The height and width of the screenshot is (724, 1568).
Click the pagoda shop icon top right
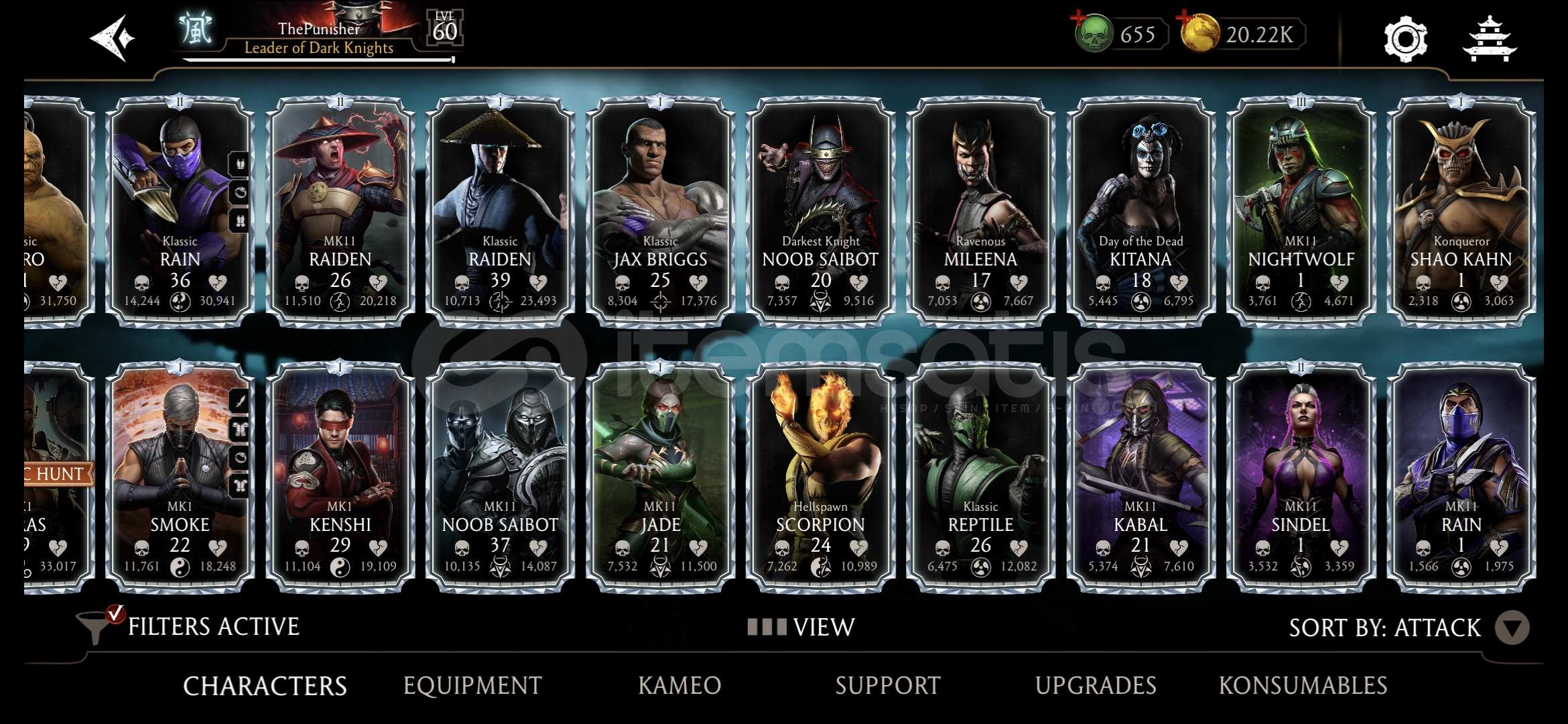[x=1489, y=40]
